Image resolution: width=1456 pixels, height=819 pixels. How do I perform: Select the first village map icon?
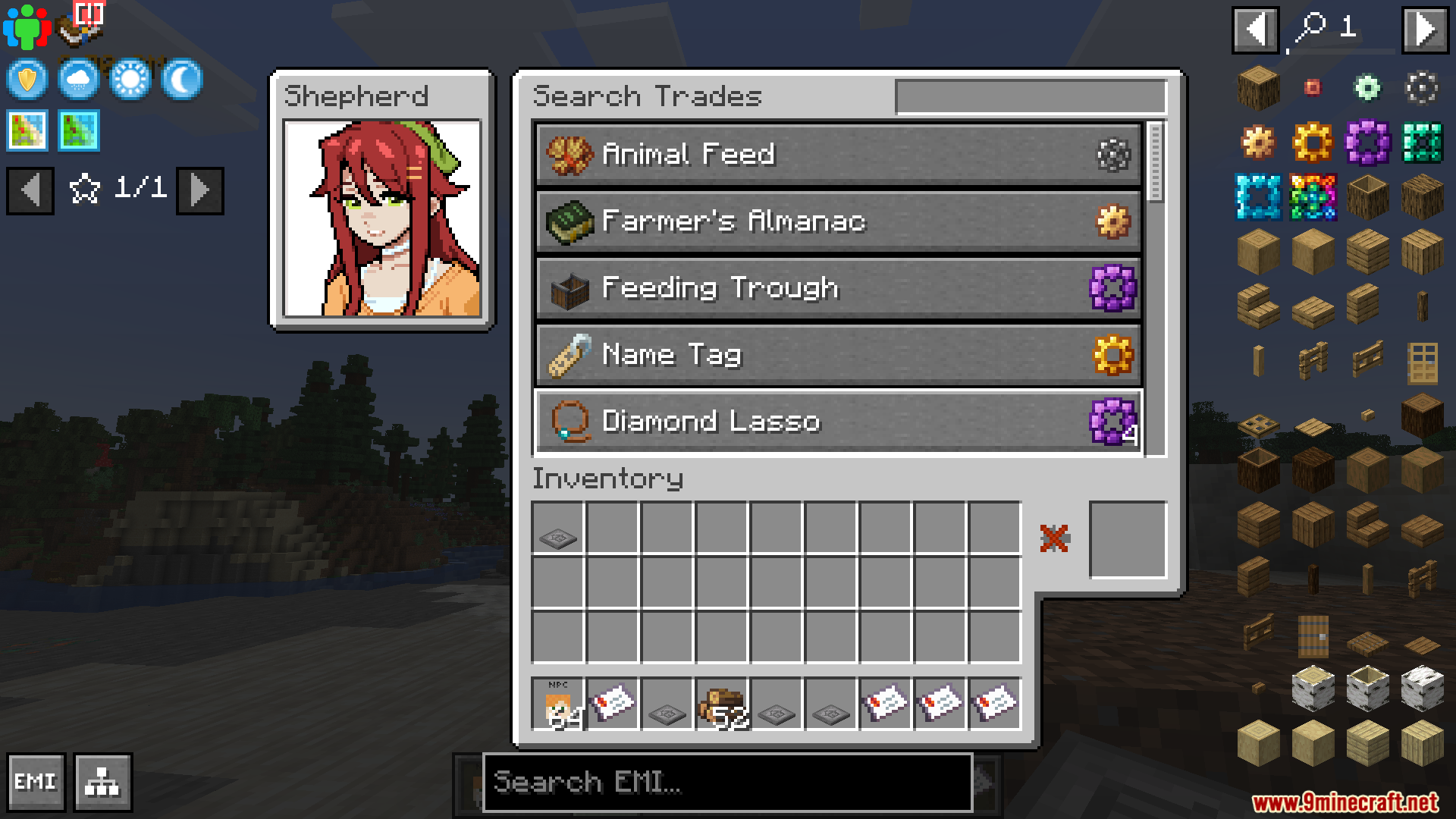click(26, 130)
